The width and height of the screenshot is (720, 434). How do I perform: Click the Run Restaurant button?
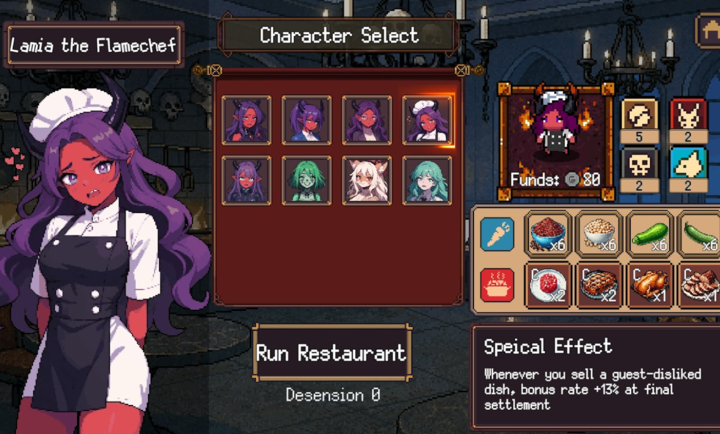(x=331, y=352)
